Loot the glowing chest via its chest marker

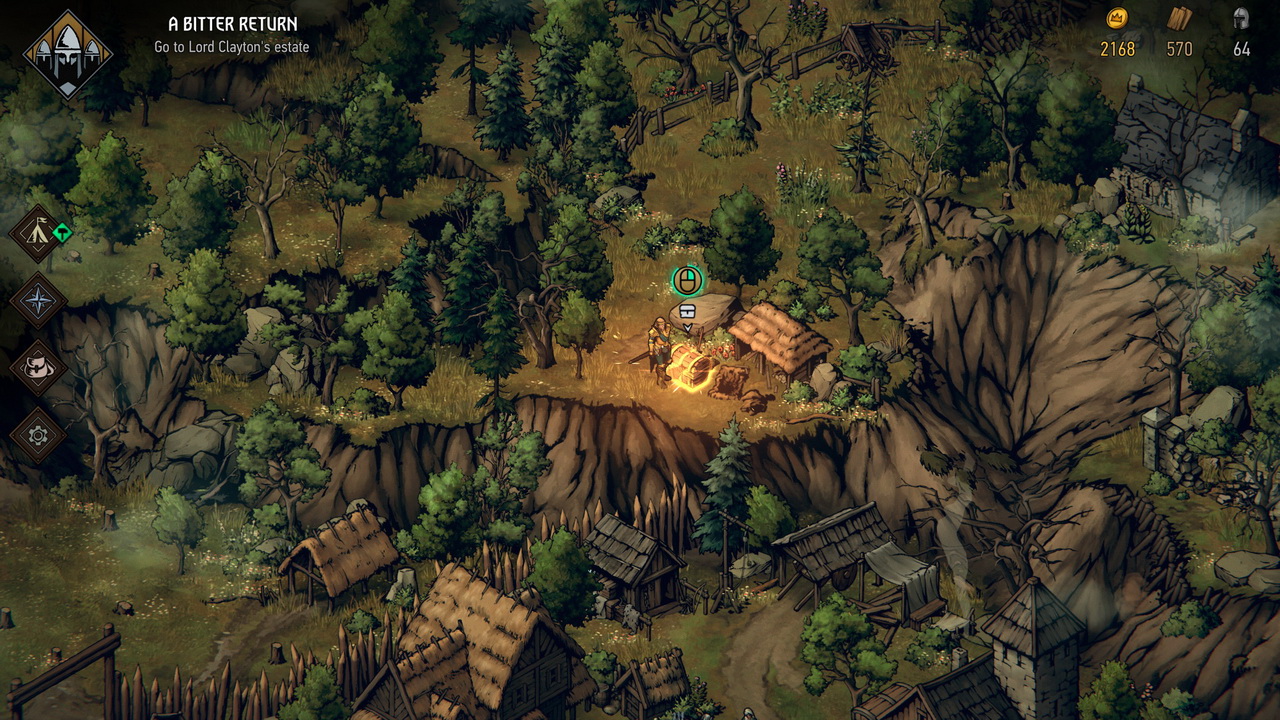click(x=687, y=312)
